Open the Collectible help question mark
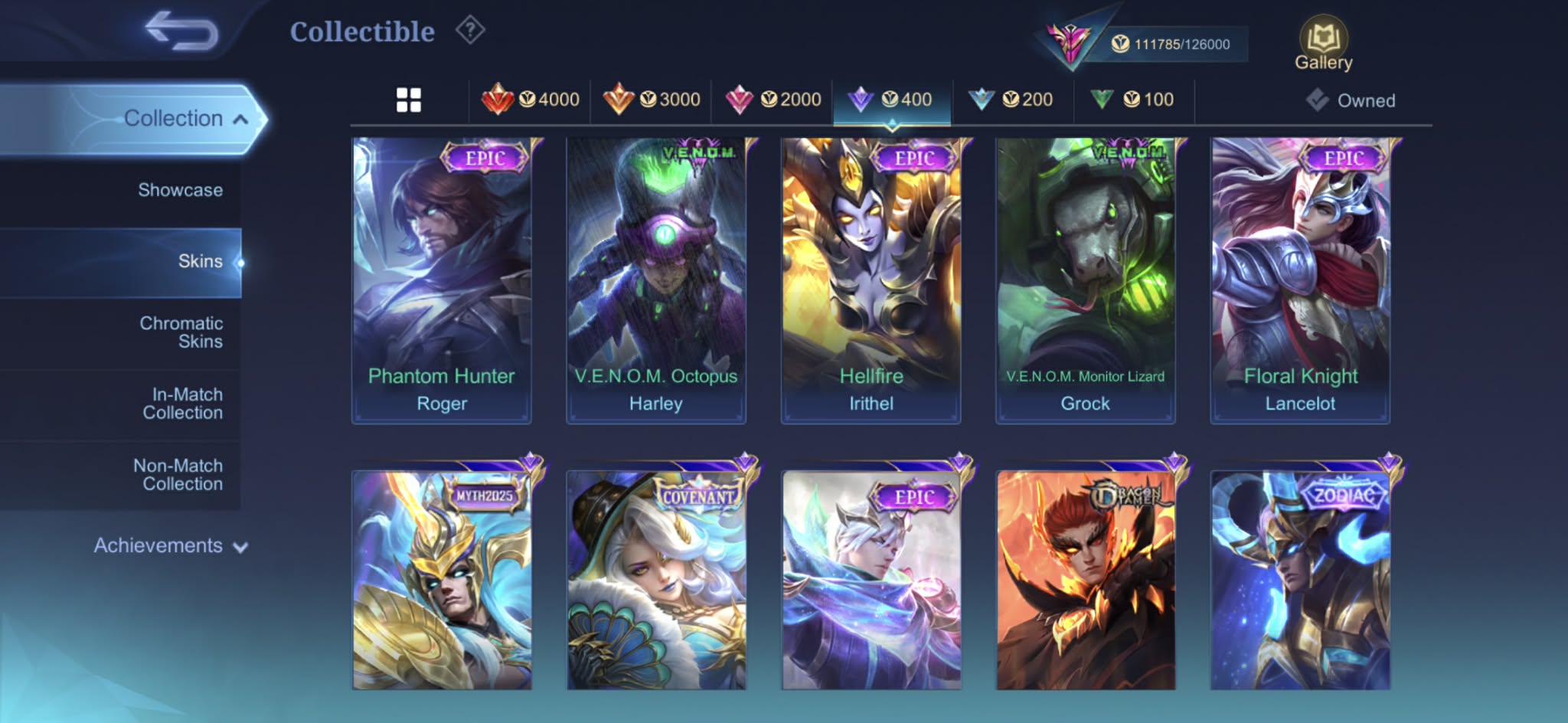This screenshot has height=723, width=1568. [x=470, y=31]
